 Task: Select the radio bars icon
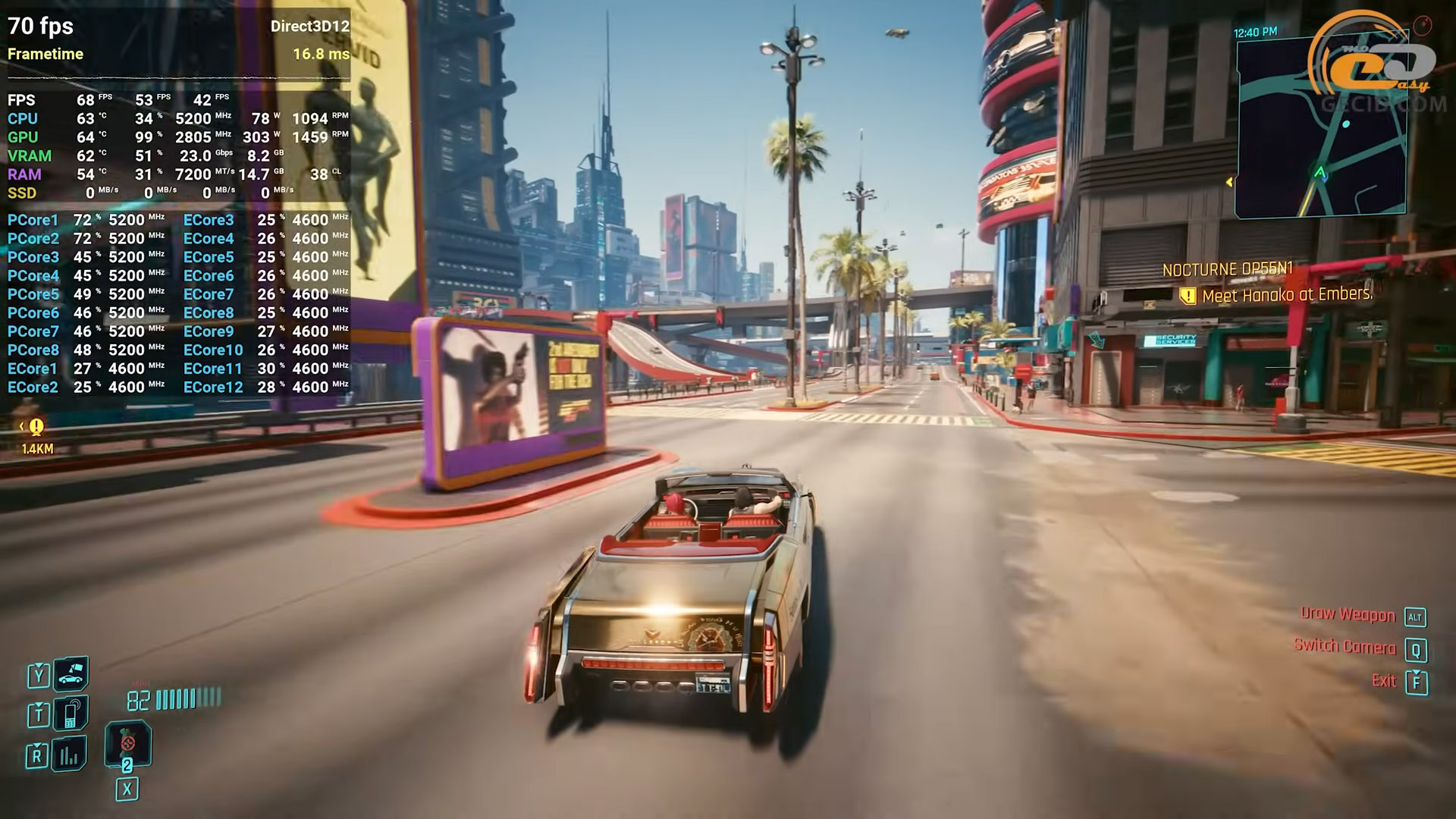coord(70,754)
